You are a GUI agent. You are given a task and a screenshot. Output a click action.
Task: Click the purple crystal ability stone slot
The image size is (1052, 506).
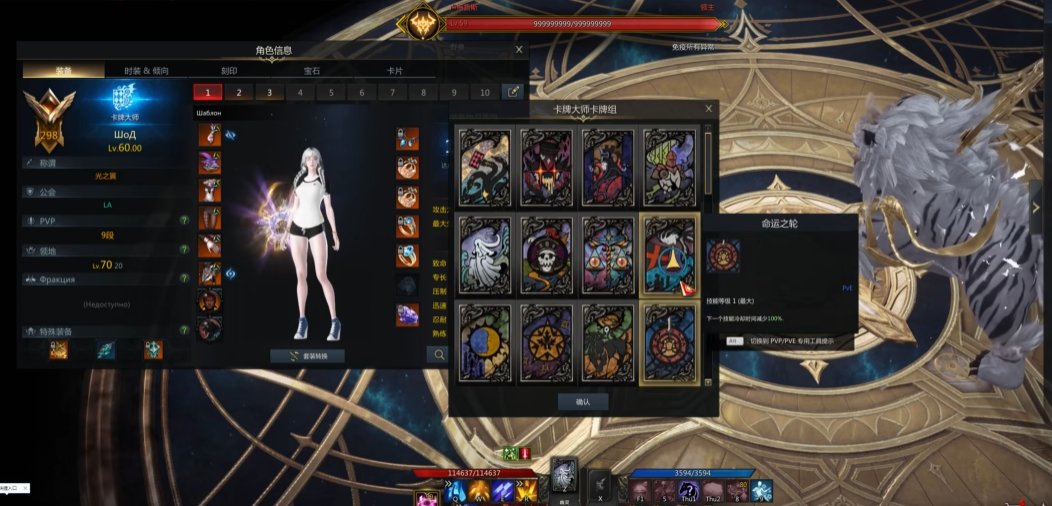pos(407,315)
